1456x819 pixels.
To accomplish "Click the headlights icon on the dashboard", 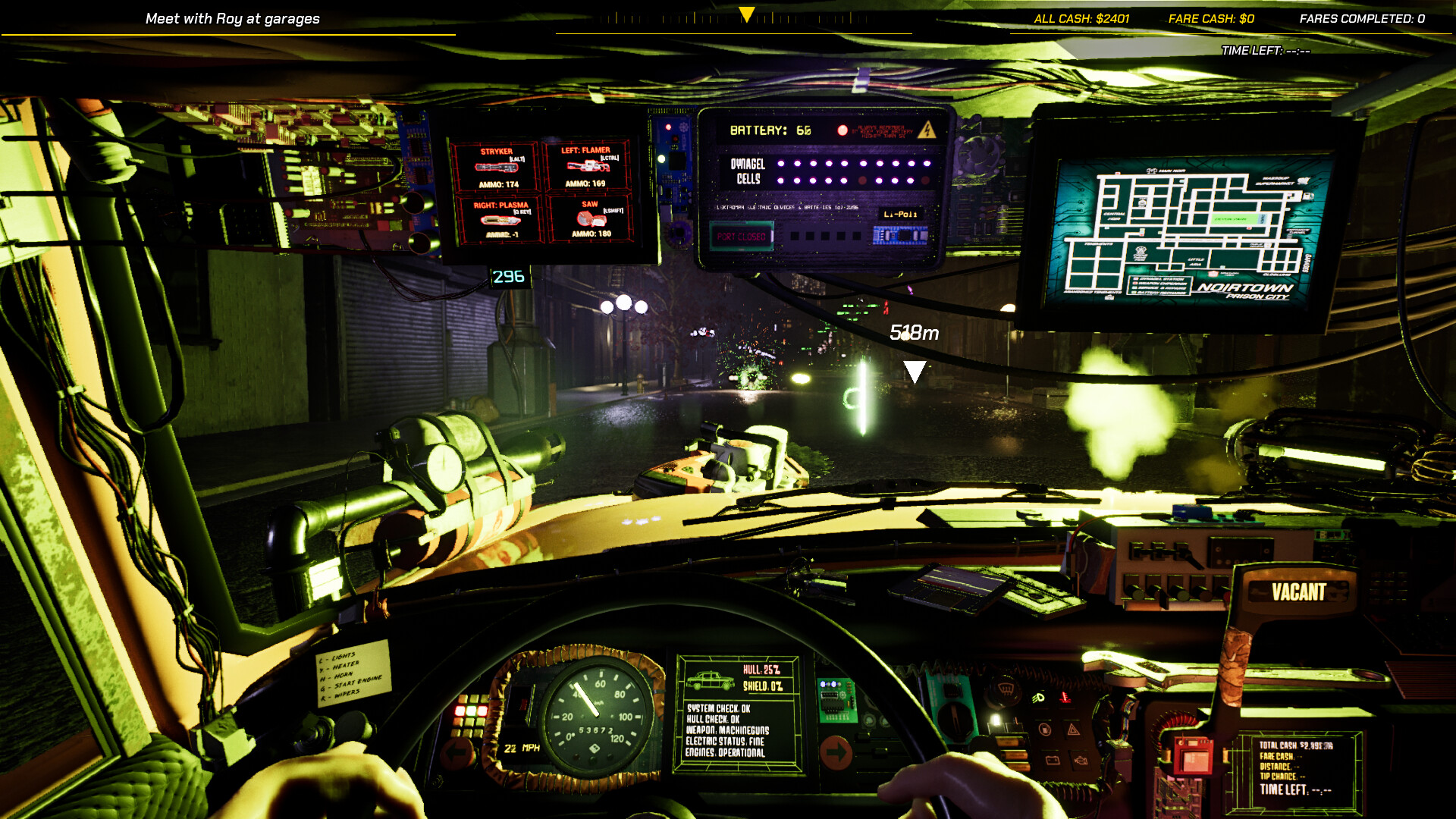I will pyautogui.click(x=1038, y=698).
